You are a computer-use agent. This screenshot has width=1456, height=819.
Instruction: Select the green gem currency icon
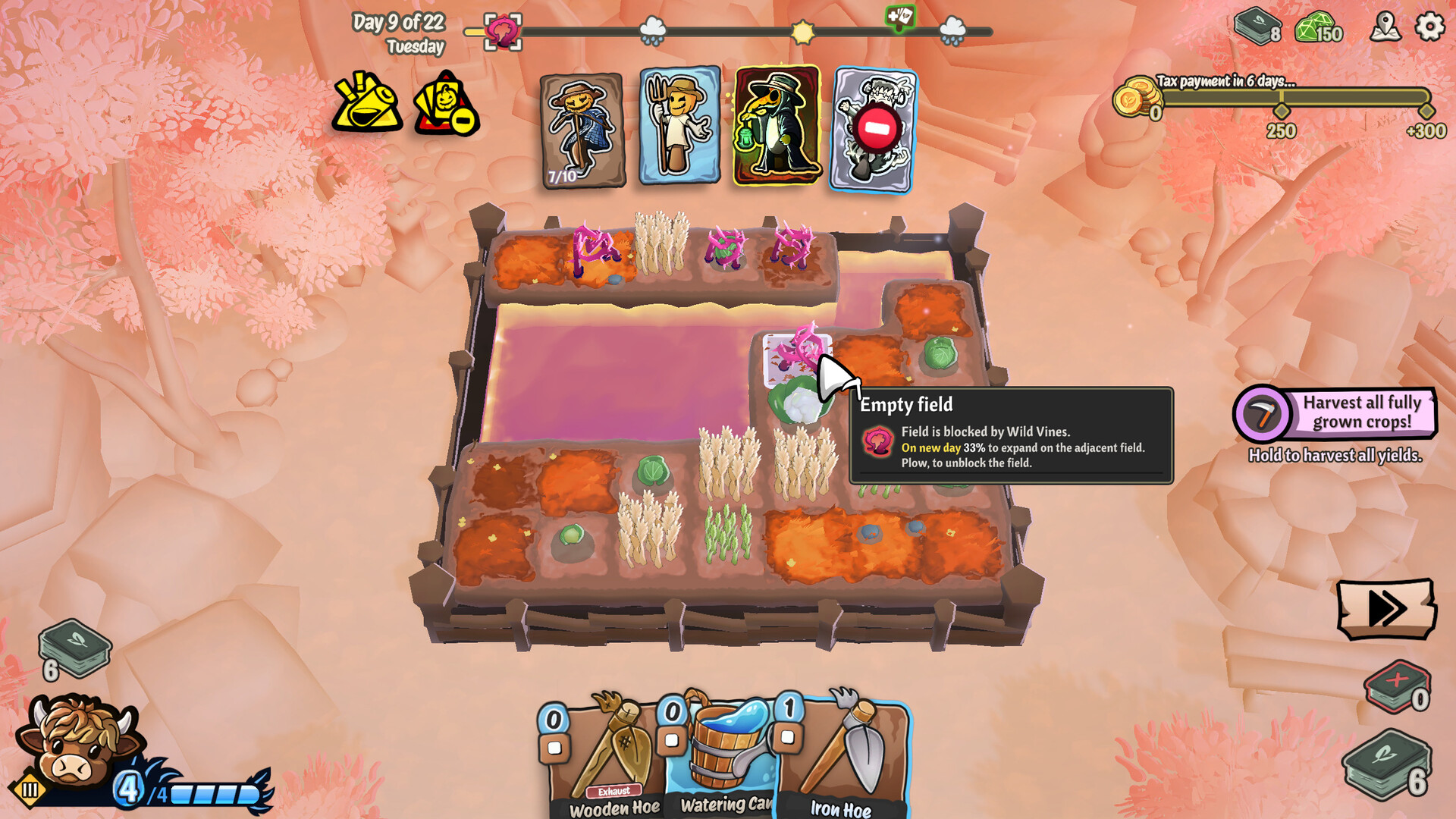click(1319, 29)
